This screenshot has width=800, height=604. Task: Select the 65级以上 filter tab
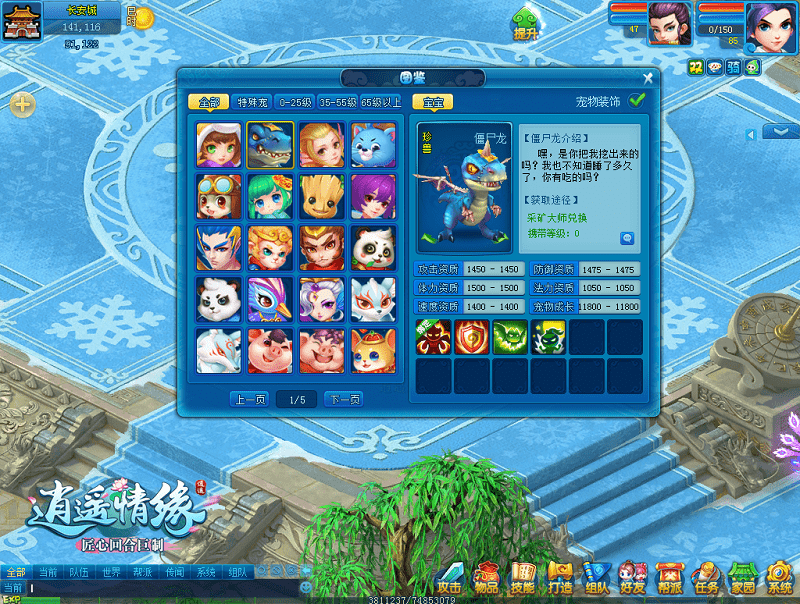point(381,102)
